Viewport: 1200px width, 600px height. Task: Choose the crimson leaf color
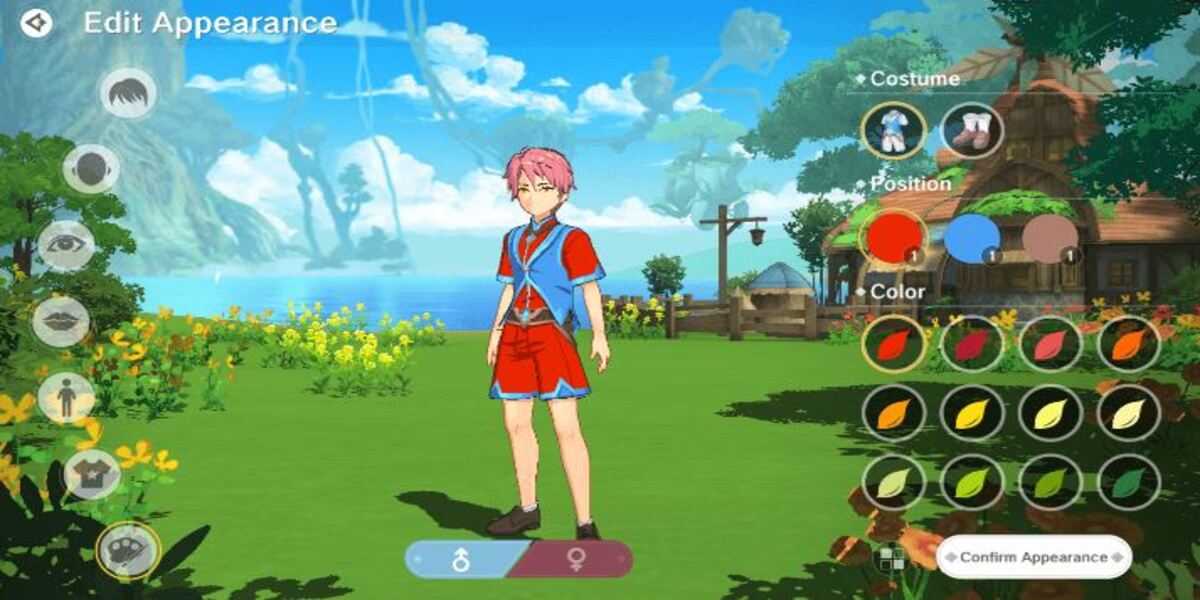pos(971,344)
